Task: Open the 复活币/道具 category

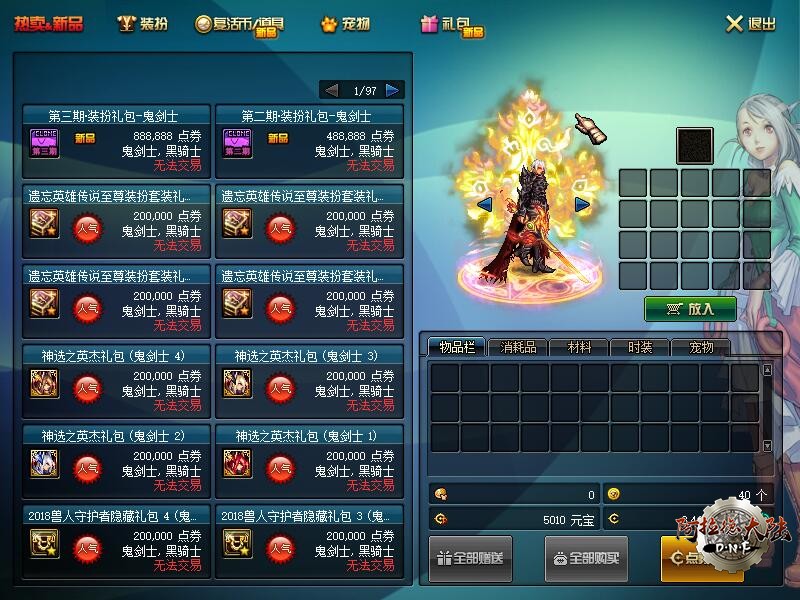Action: coord(240,24)
